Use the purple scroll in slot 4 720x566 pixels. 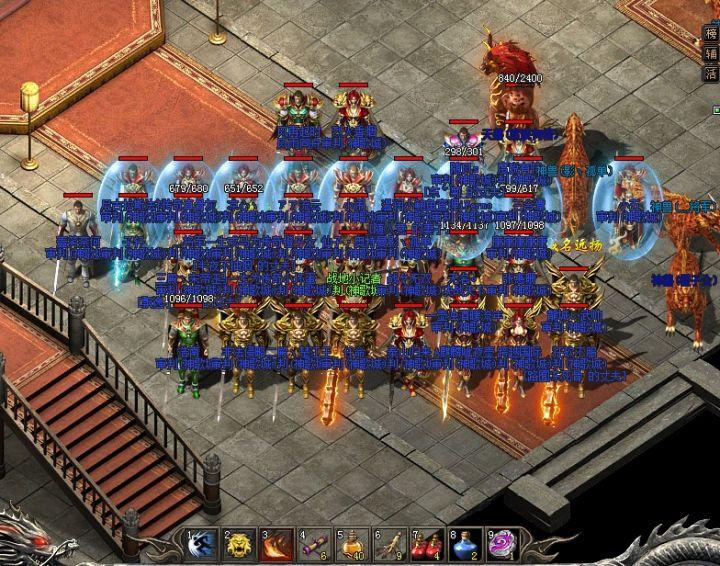tap(315, 546)
